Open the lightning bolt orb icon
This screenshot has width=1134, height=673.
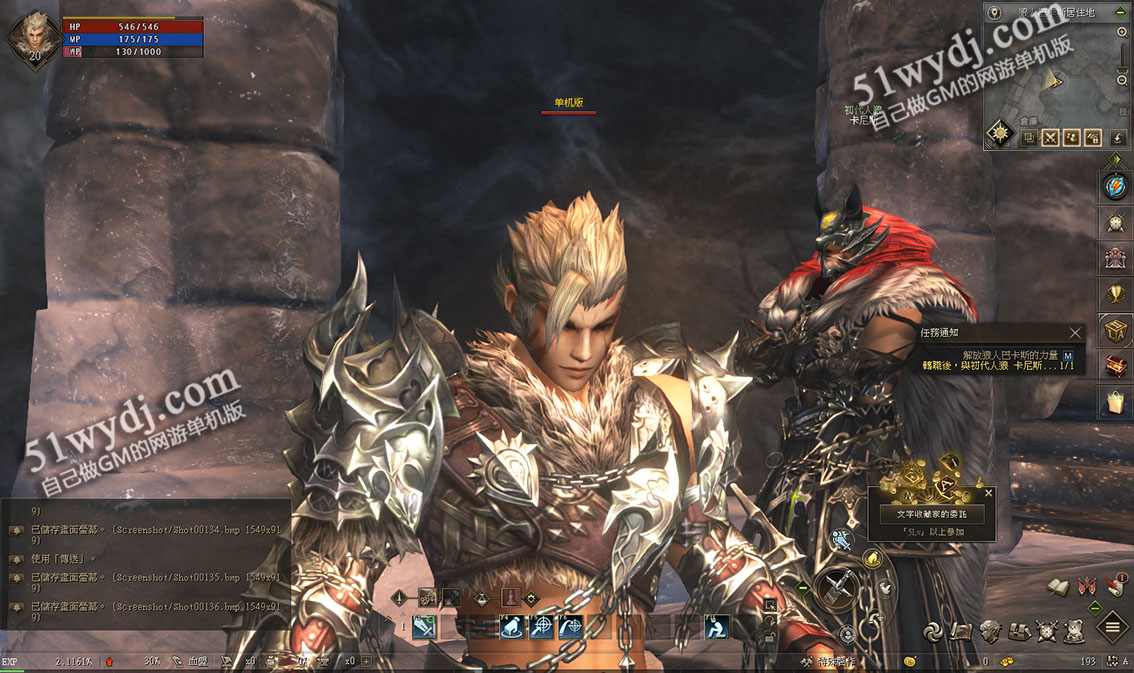point(1115,187)
